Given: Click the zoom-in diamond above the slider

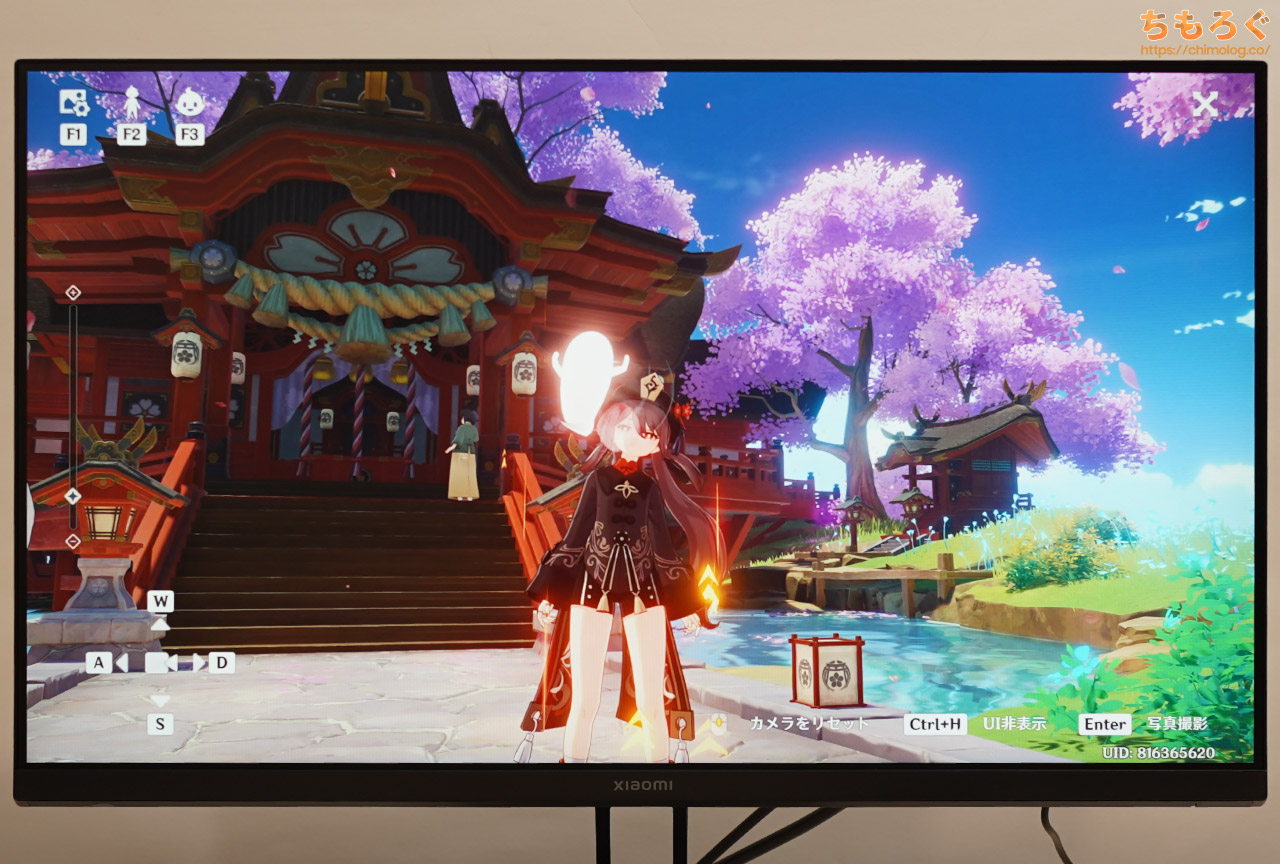Looking at the screenshot, I should pos(70,291).
